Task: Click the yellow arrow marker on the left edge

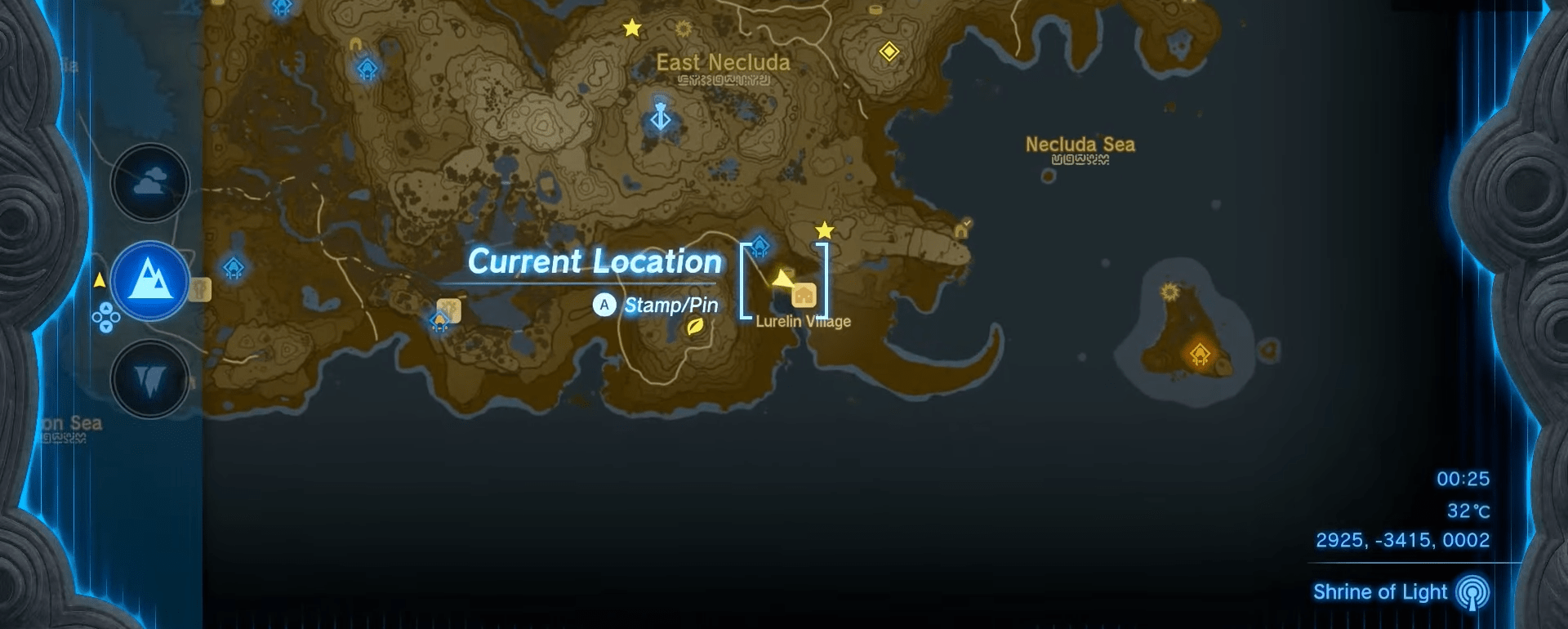Action: (100, 278)
